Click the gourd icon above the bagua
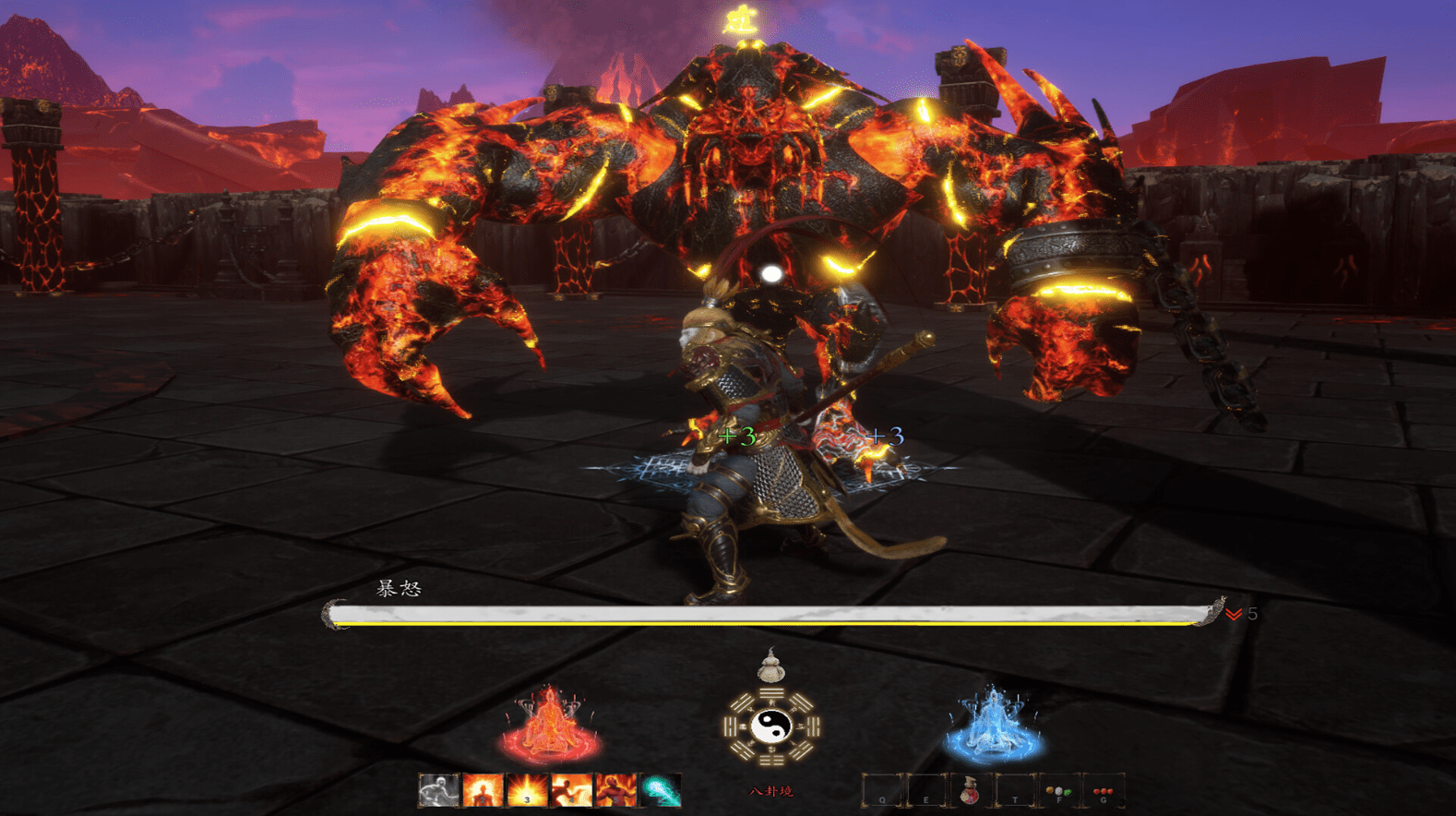 [771, 666]
